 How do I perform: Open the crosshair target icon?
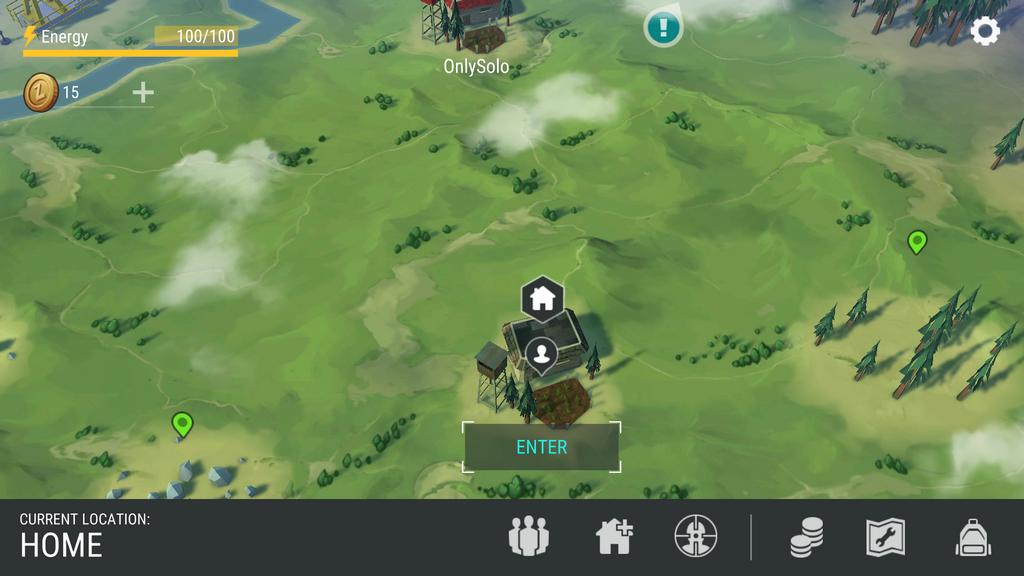tap(696, 537)
